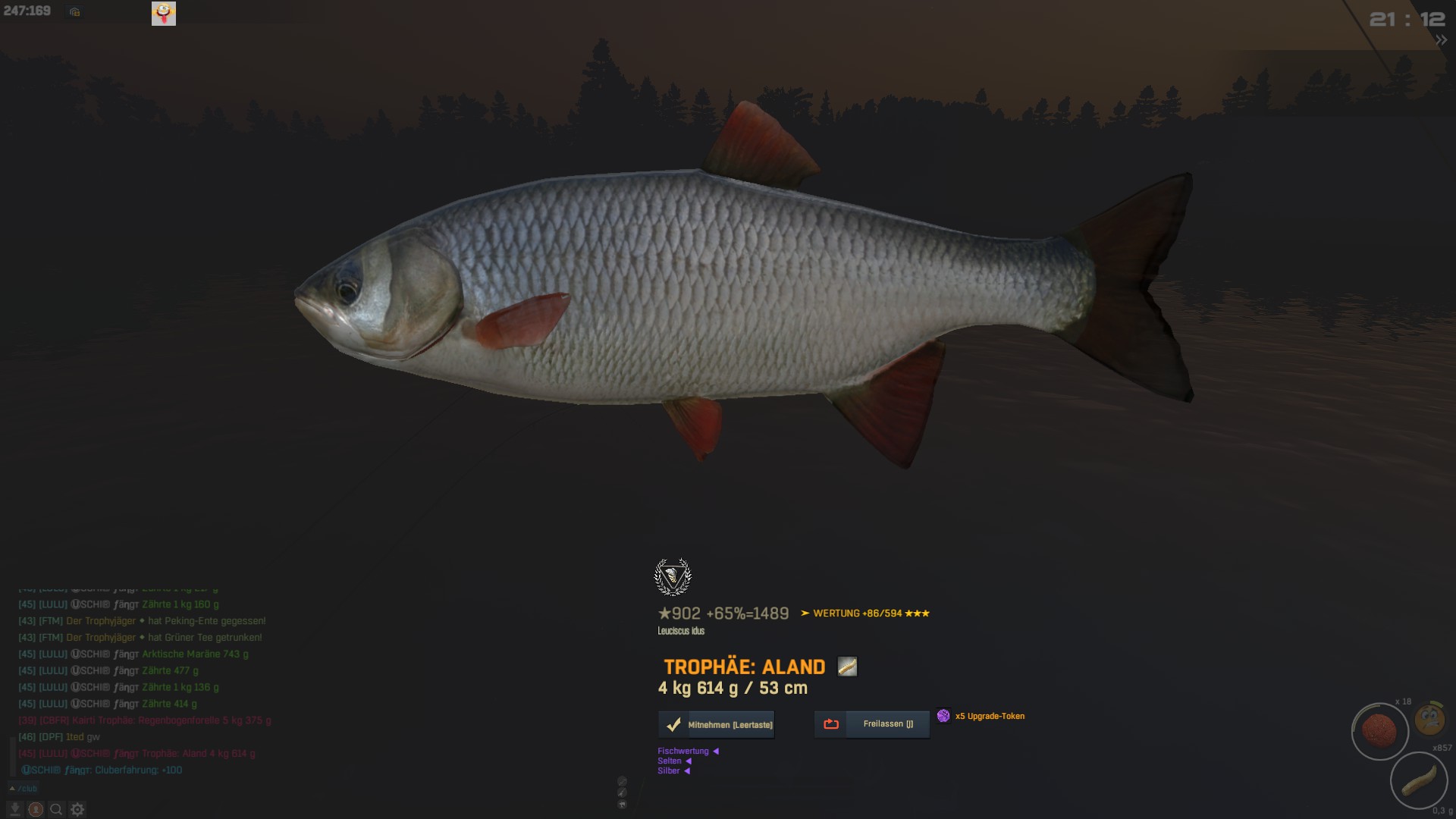
Task: Click the orange hunger face icon
Action: [x=1430, y=718]
